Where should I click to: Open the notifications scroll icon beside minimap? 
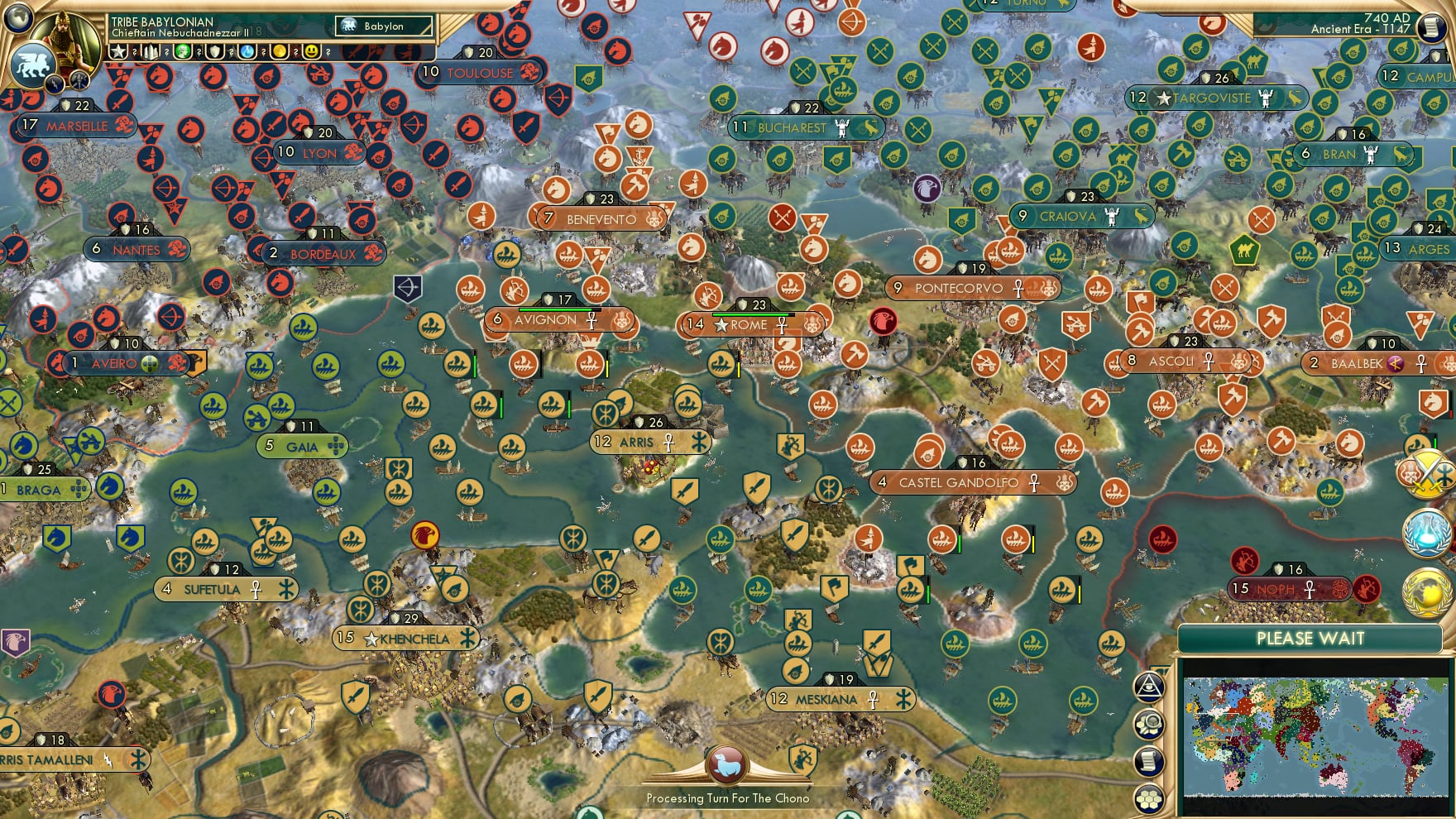pyautogui.click(x=1148, y=759)
